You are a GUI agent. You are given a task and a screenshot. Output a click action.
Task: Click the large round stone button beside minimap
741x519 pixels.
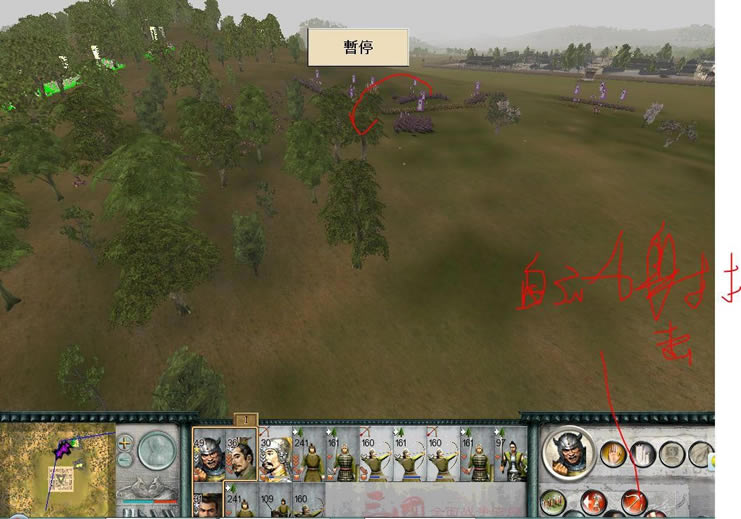pyautogui.click(x=156, y=451)
